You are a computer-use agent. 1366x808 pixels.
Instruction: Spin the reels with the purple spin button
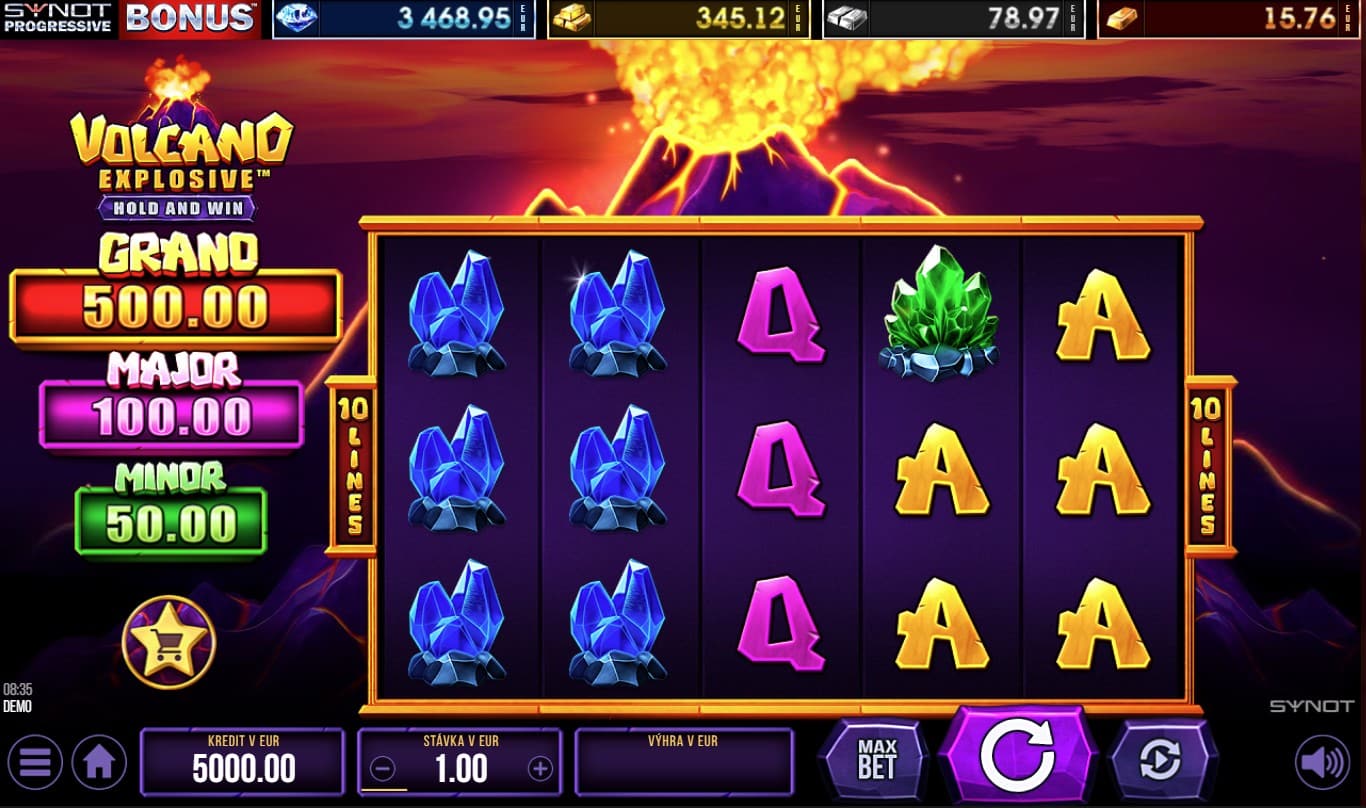1016,758
